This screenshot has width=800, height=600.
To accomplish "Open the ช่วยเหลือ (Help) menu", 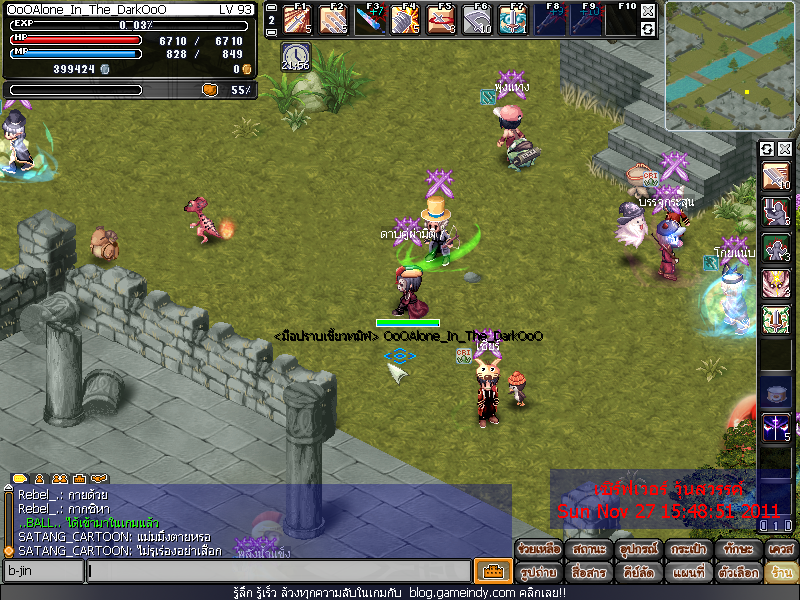I will (539, 549).
